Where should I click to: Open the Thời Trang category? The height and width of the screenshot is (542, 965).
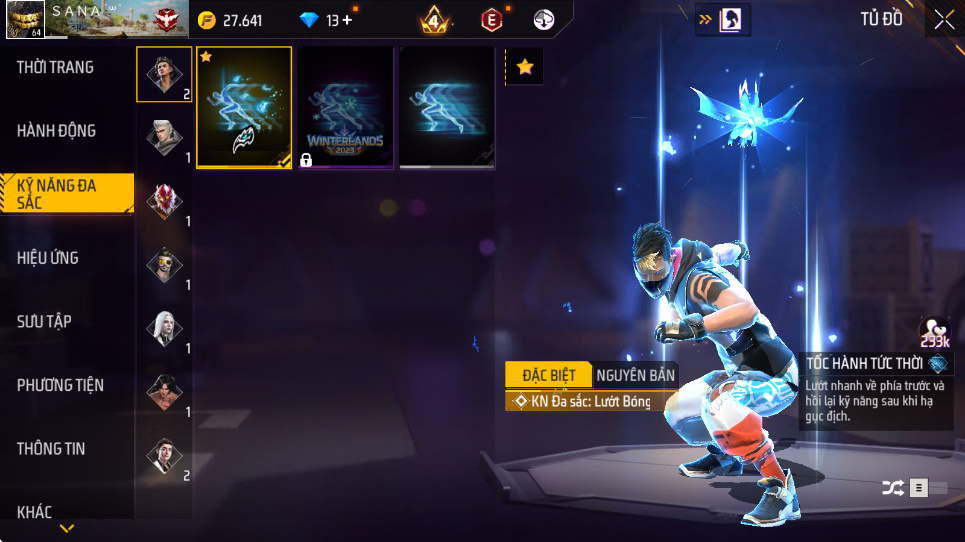(x=56, y=68)
